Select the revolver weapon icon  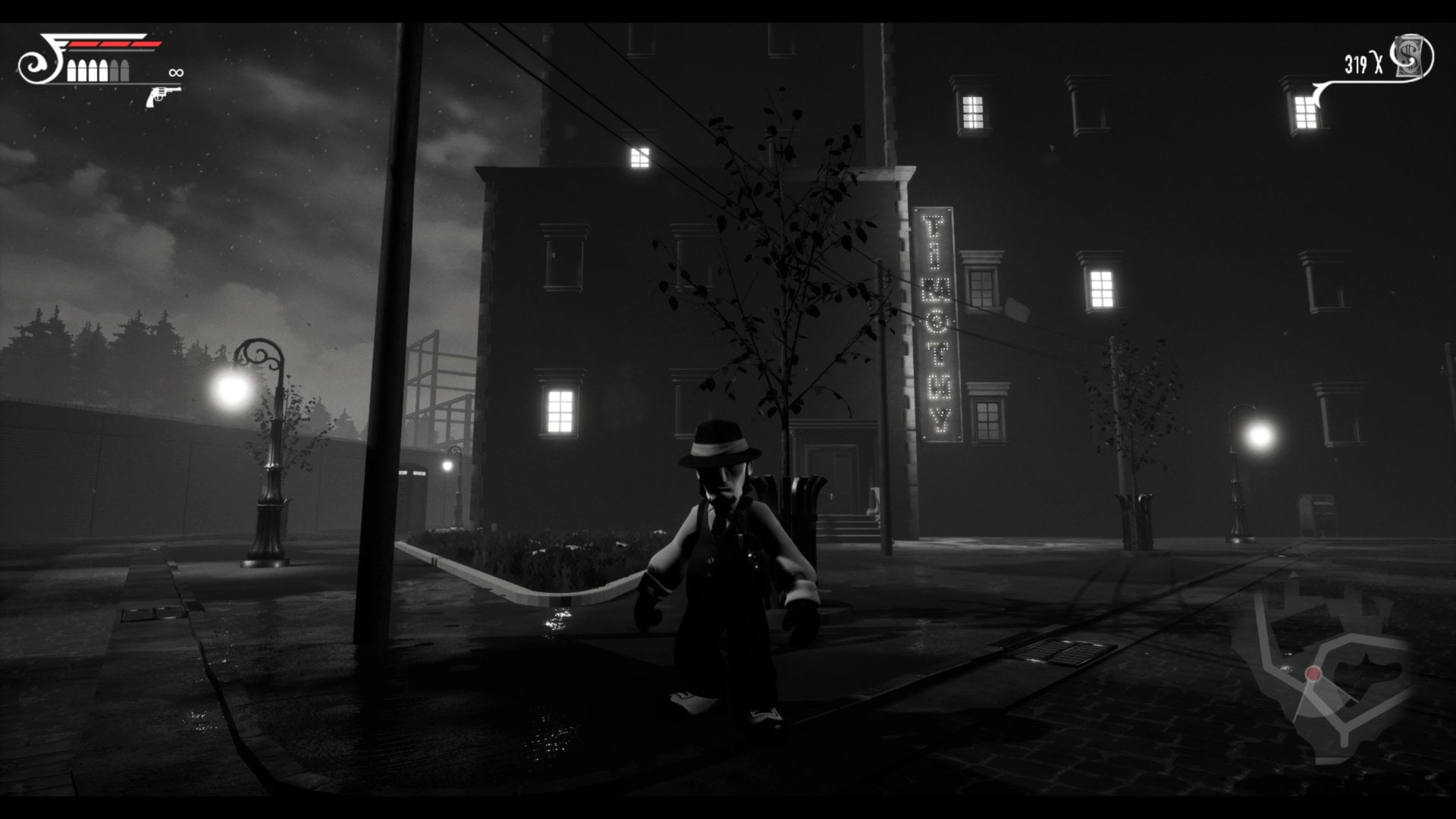click(x=162, y=96)
